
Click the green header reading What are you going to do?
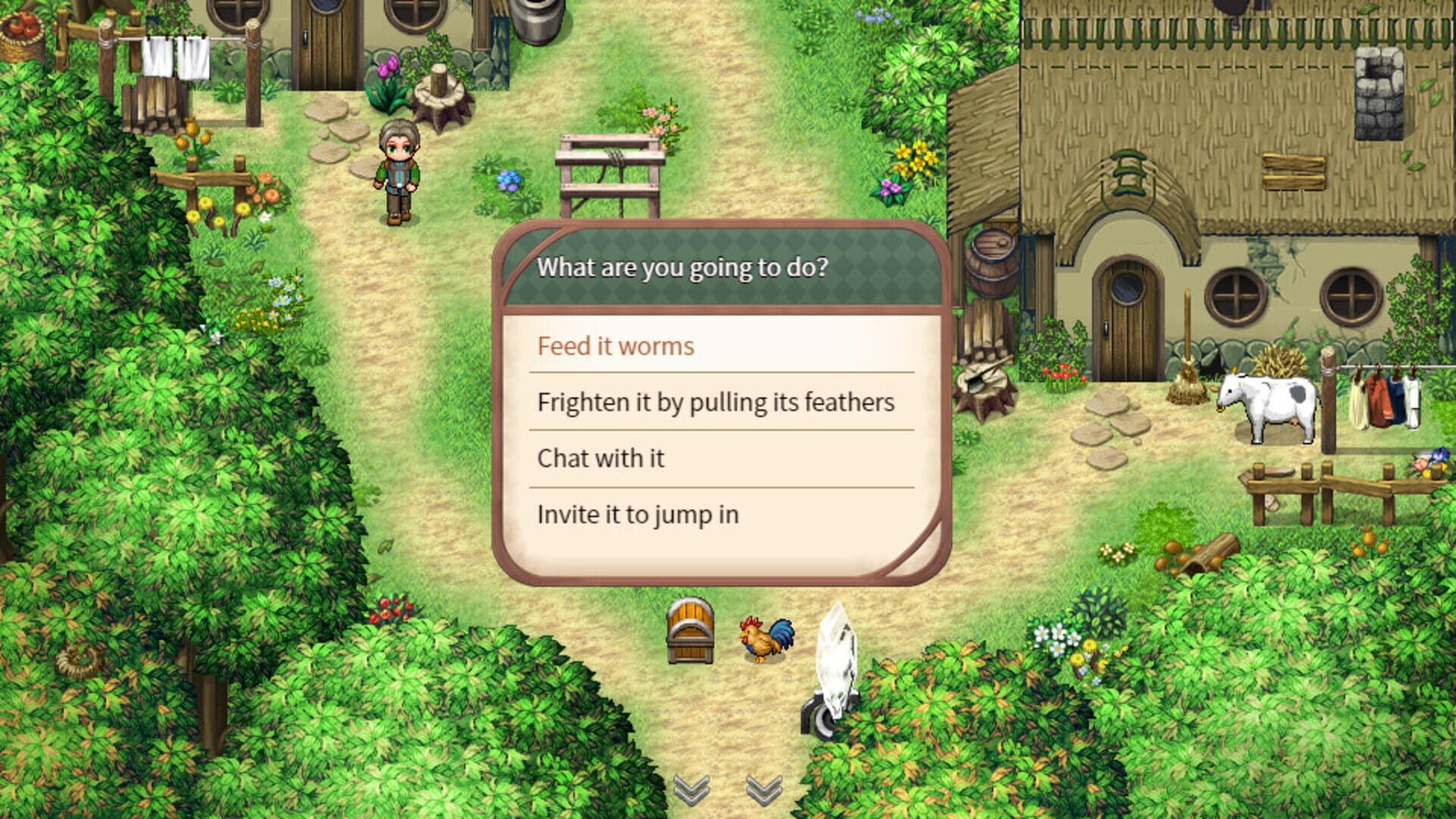(x=682, y=267)
